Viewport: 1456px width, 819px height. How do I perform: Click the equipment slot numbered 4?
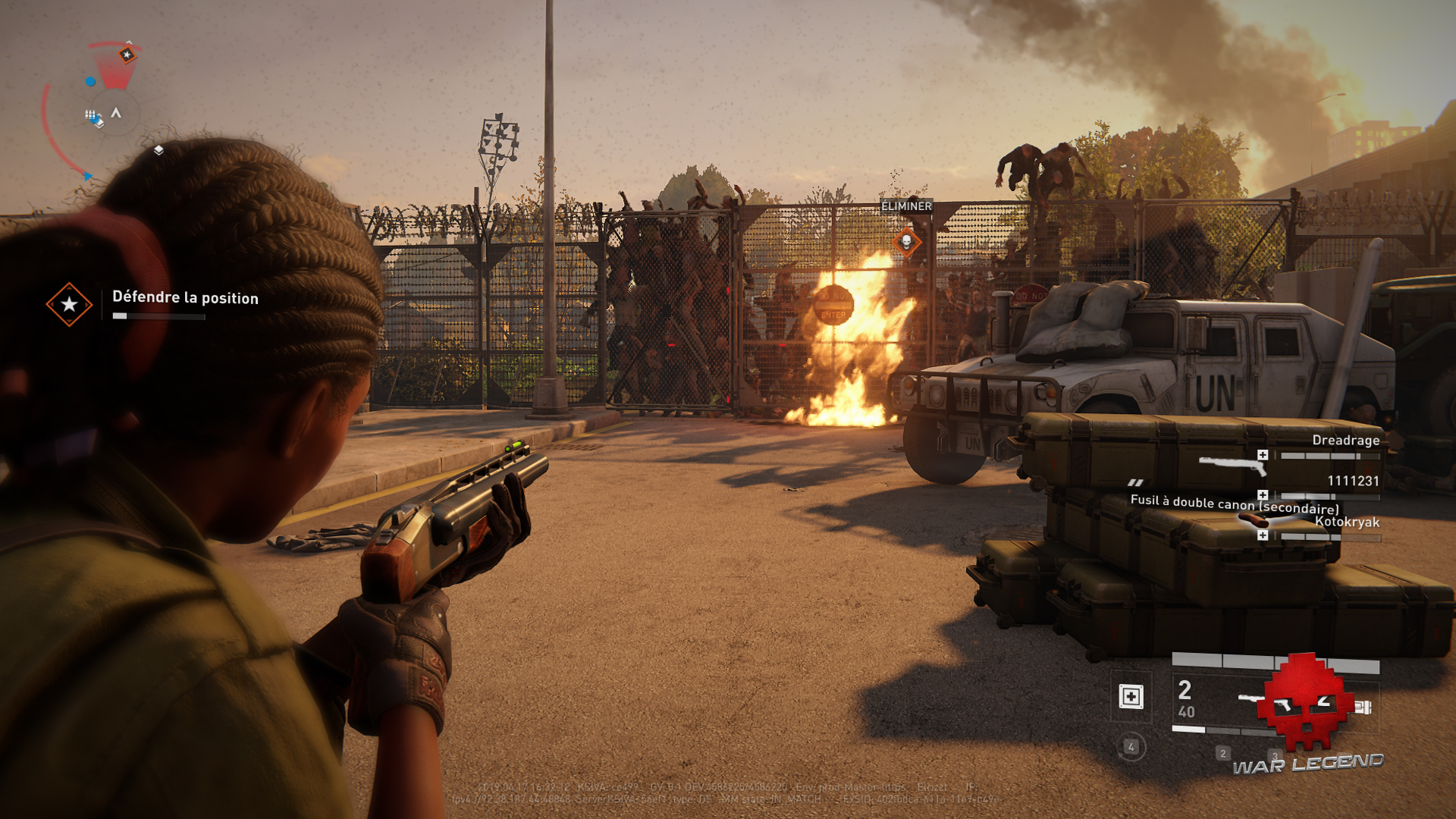click(x=1131, y=747)
